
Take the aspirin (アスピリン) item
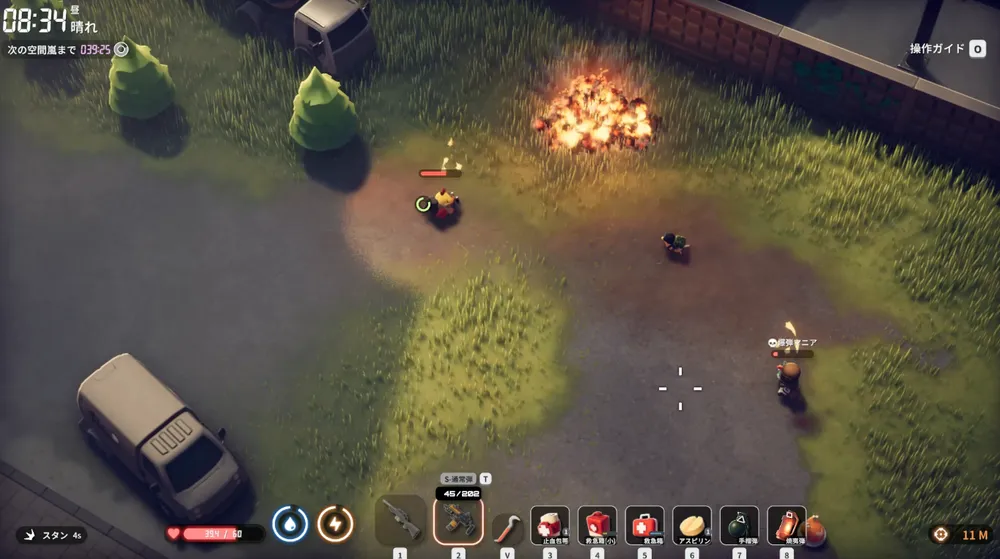point(692,525)
